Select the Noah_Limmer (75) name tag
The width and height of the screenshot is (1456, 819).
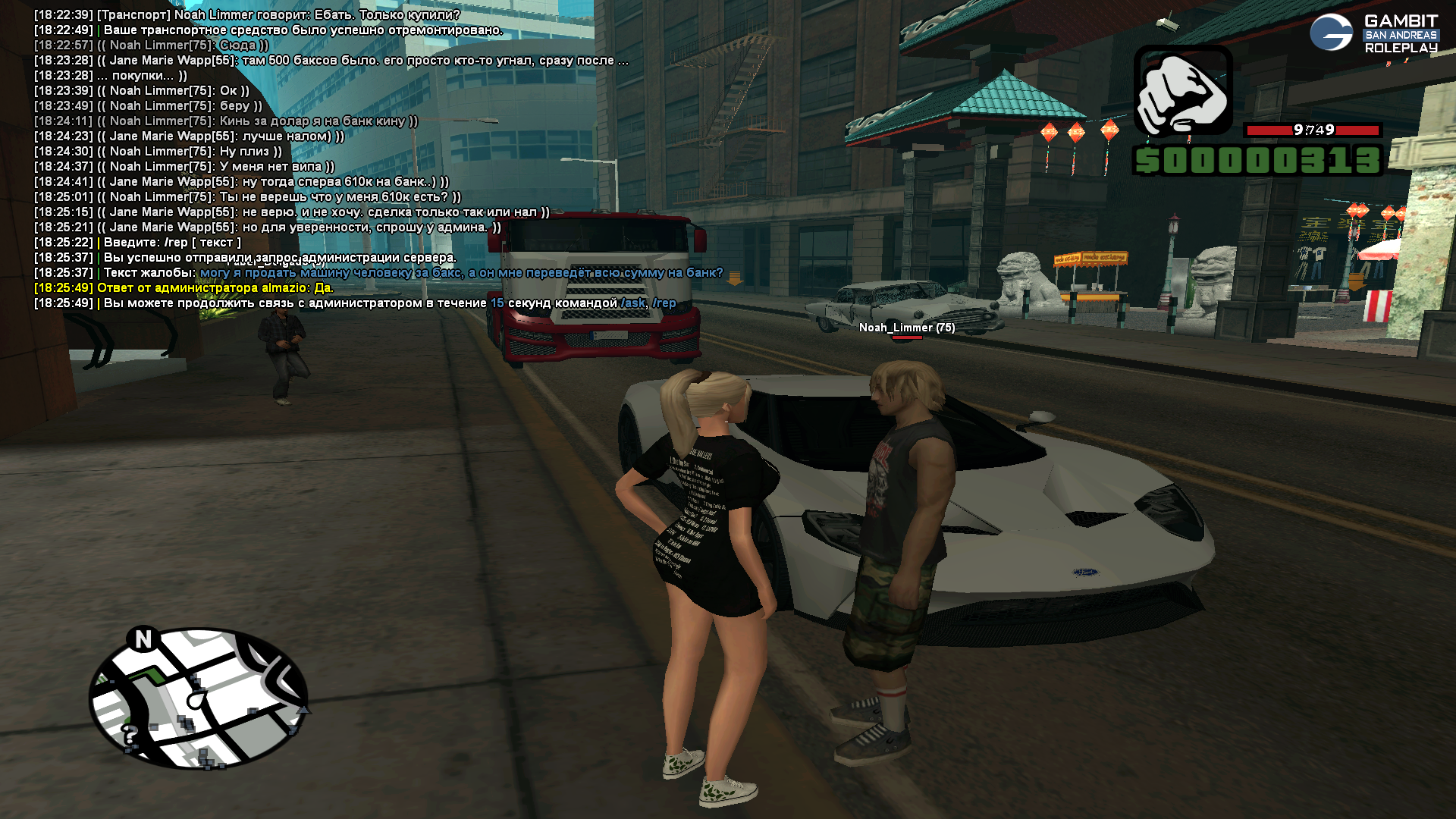tap(907, 328)
